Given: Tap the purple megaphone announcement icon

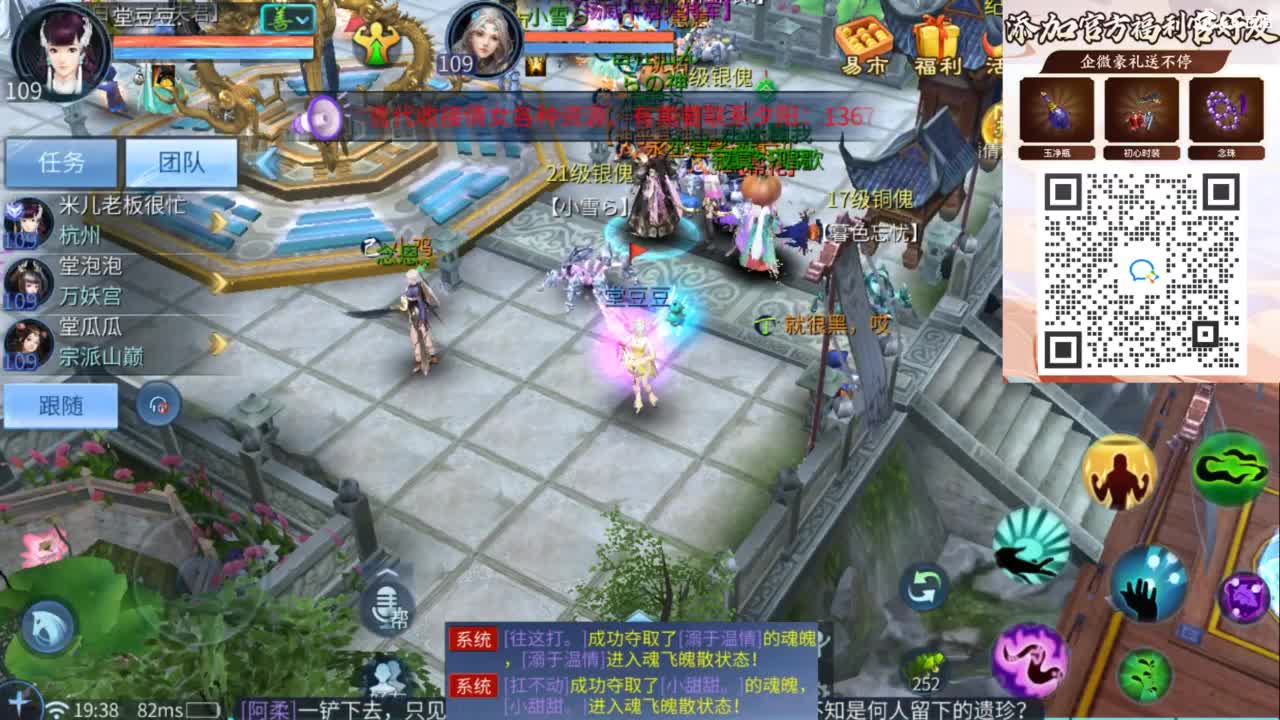Looking at the screenshot, I should point(320,117).
